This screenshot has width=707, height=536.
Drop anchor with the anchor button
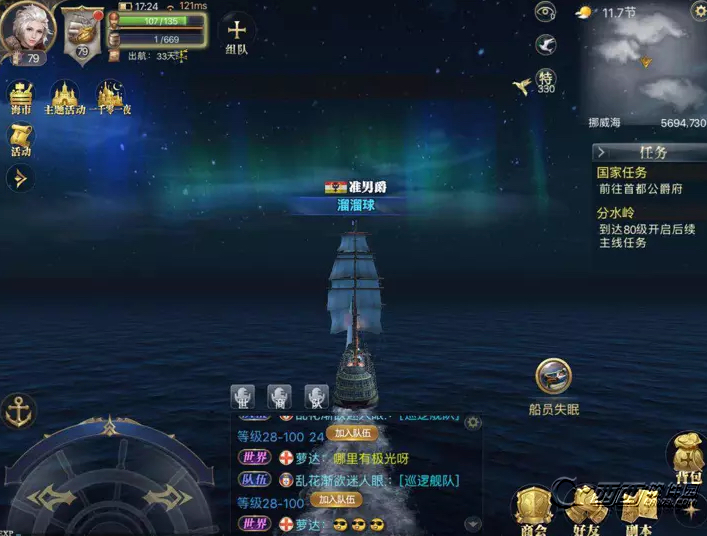(x=18, y=410)
